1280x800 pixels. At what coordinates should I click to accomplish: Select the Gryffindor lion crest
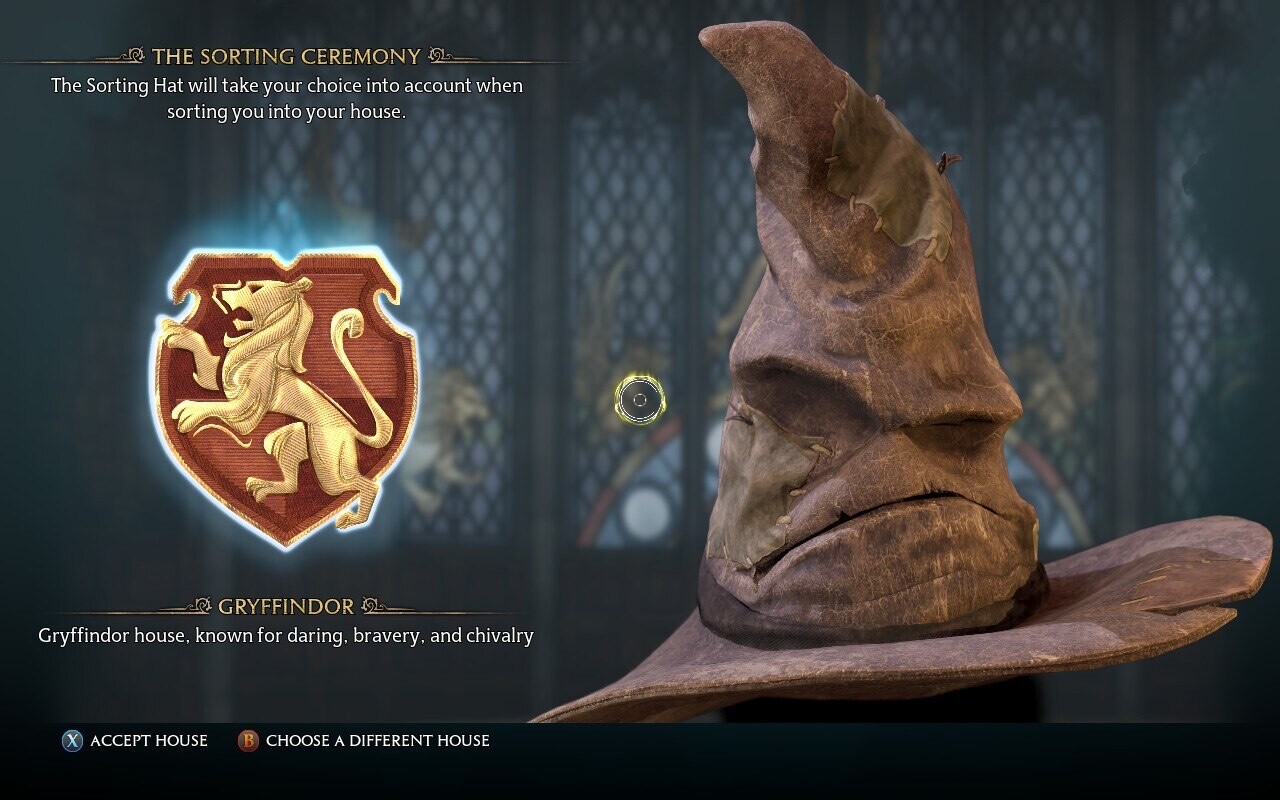tap(285, 397)
